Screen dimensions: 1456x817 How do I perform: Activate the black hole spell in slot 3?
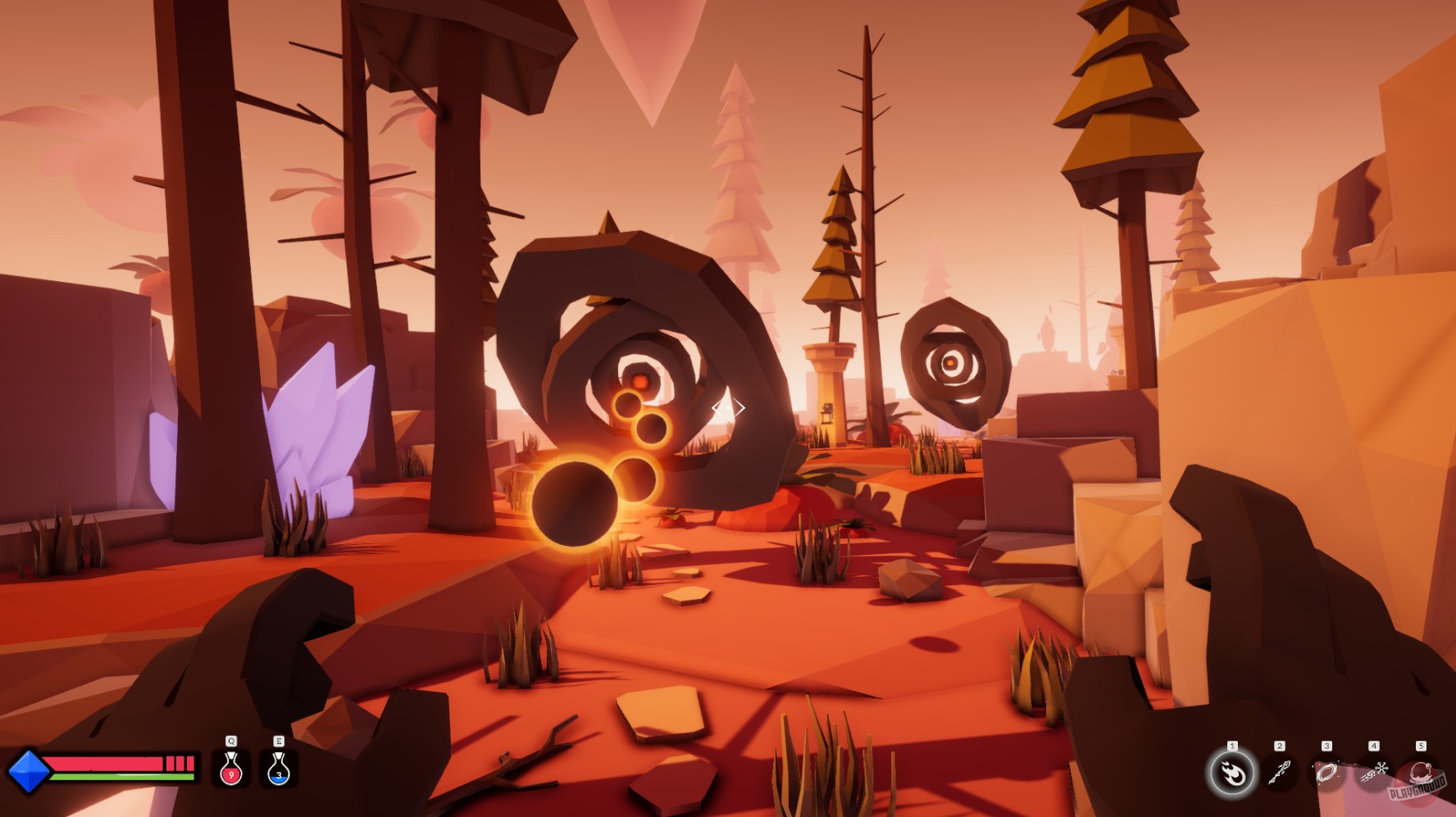pyautogui.click(x=1327, y=771)
